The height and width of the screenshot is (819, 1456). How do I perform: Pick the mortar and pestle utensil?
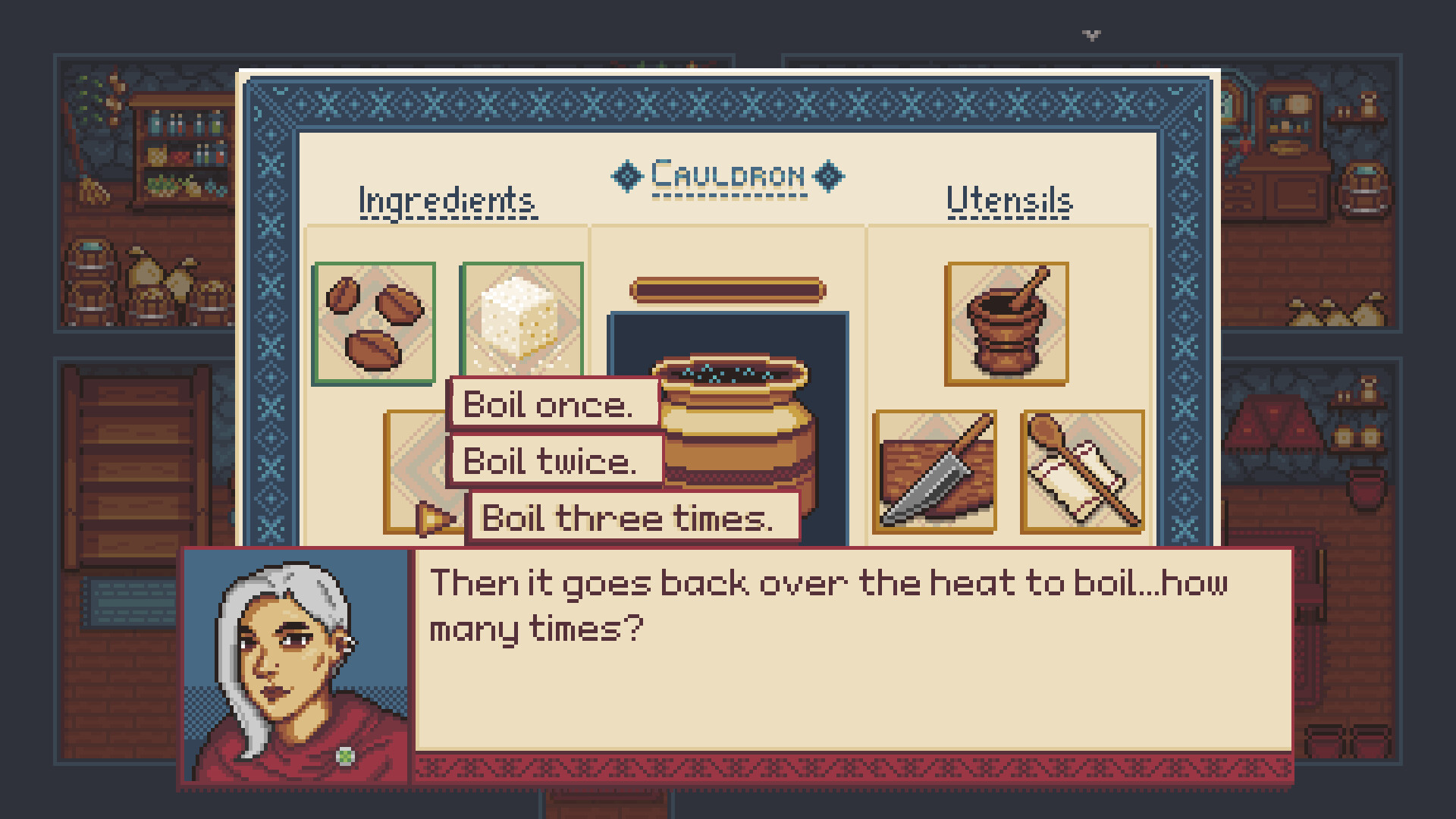point(1006,322)
